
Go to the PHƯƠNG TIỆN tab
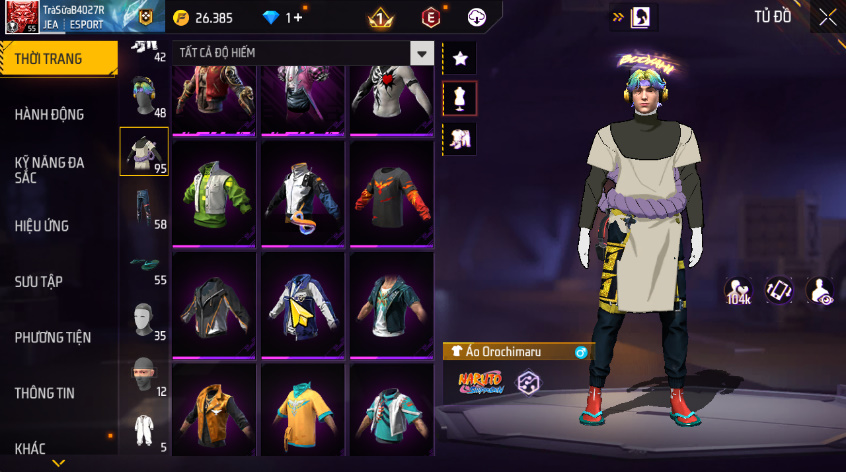52,337
